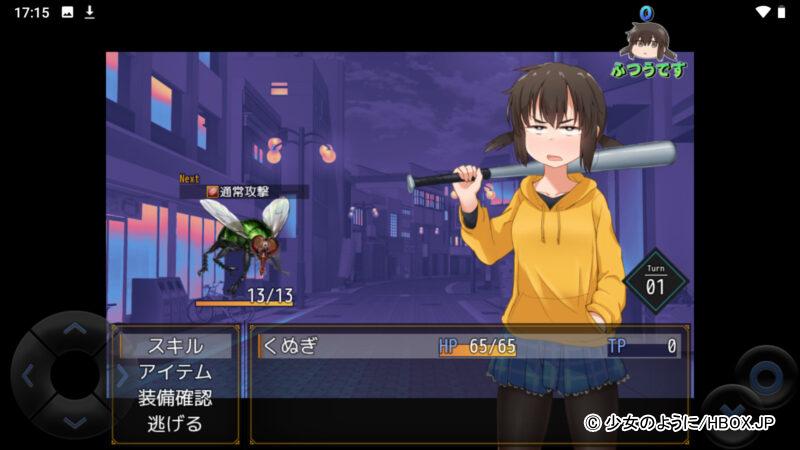Image resolution: width=800 pixels, height=450 pixels.
Task: Select the くぬぎ party member row
Action: (x=470, y=346)
